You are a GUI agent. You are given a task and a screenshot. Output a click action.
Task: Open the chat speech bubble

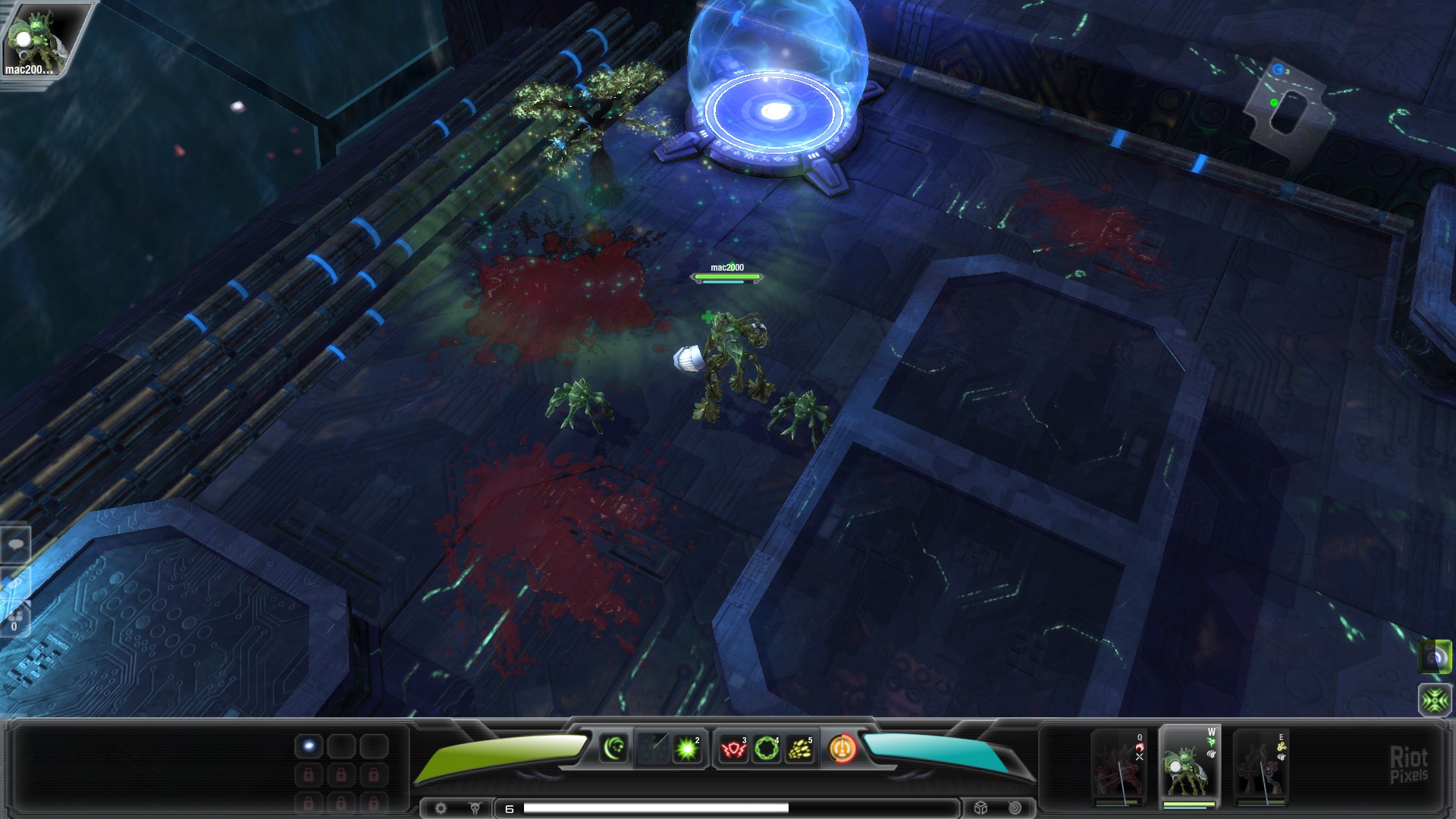coord(15,544)
